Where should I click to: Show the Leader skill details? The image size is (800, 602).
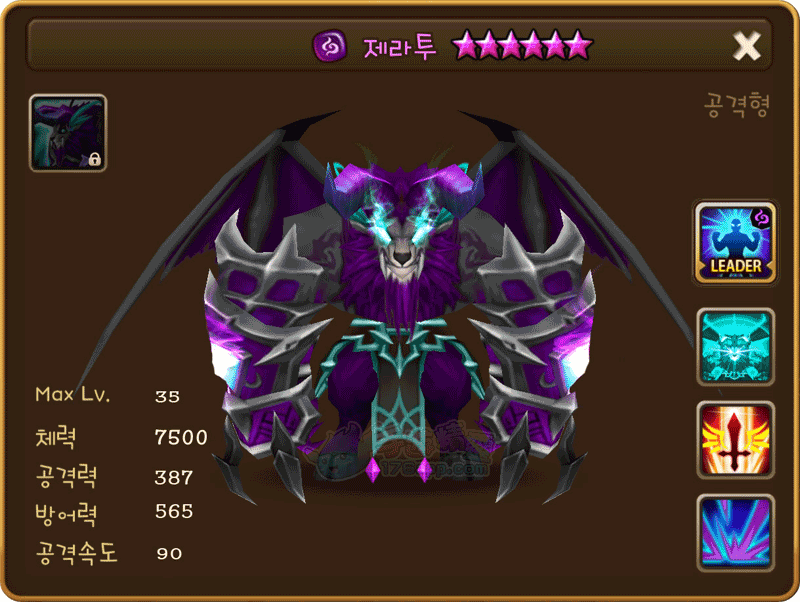tap(736, 243)
